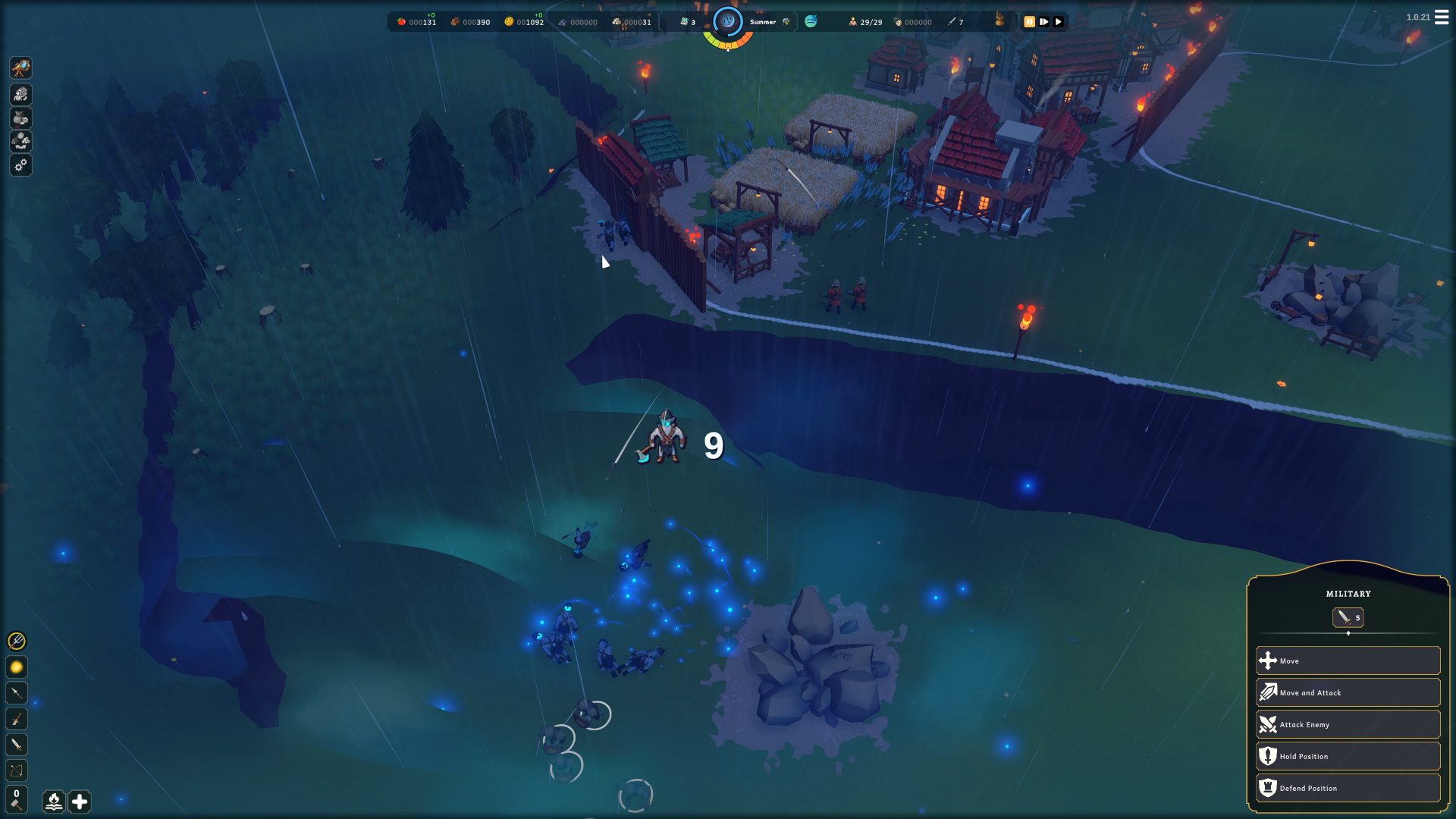Viewport: 1456px width, 819px height.
Task: Open the trade goods bag menu
Action: (20, 118)
